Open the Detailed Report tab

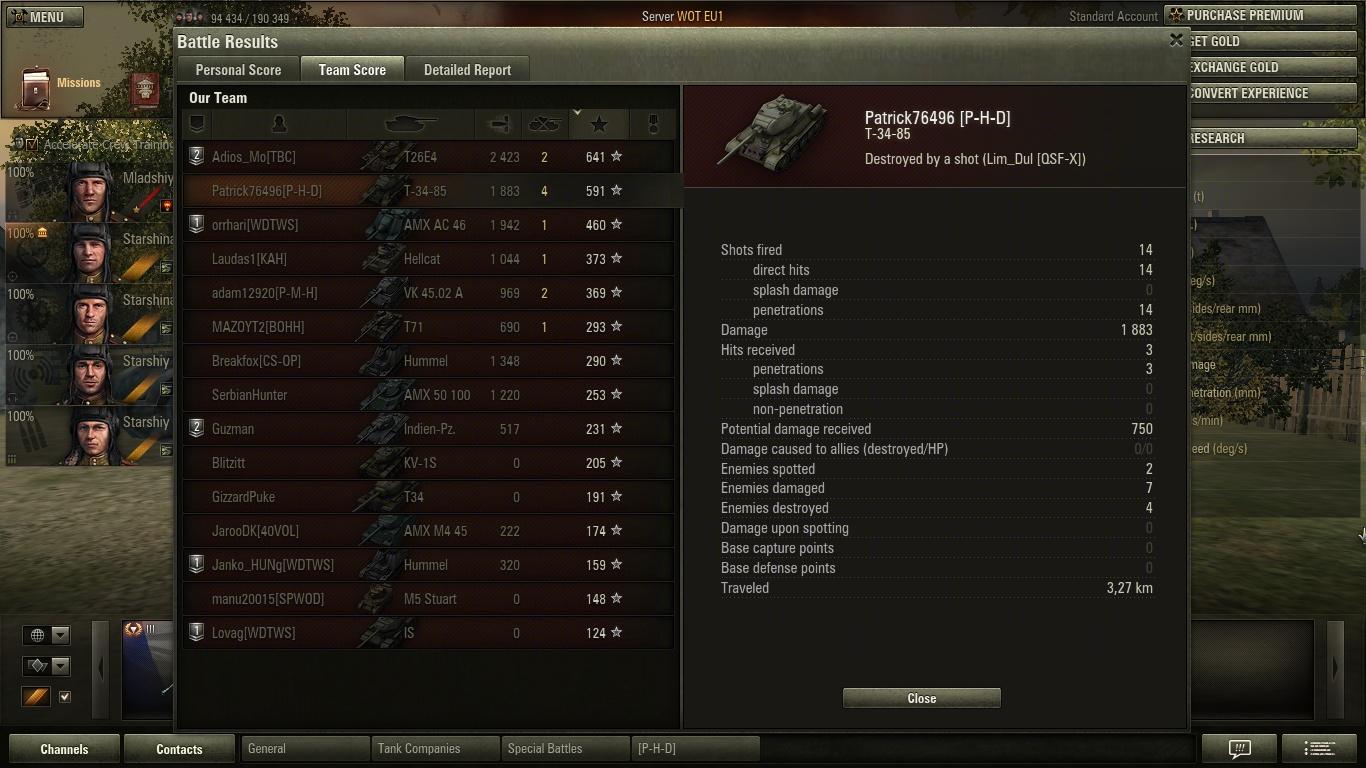pos(467,70)
